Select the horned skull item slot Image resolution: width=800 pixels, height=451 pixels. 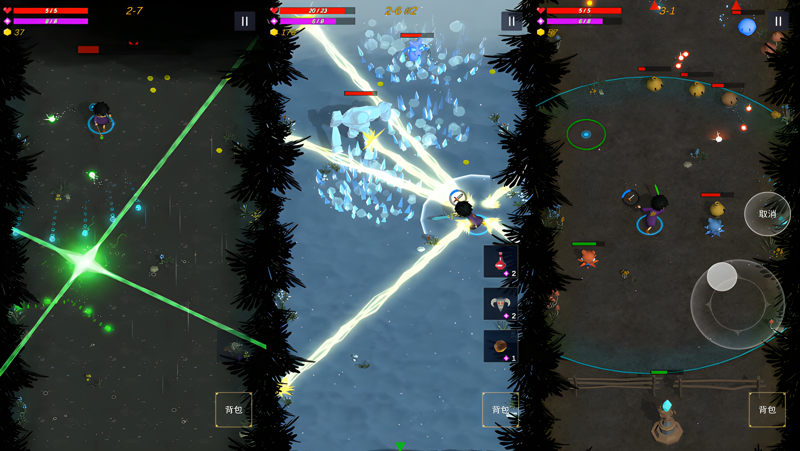pos(500,304)
